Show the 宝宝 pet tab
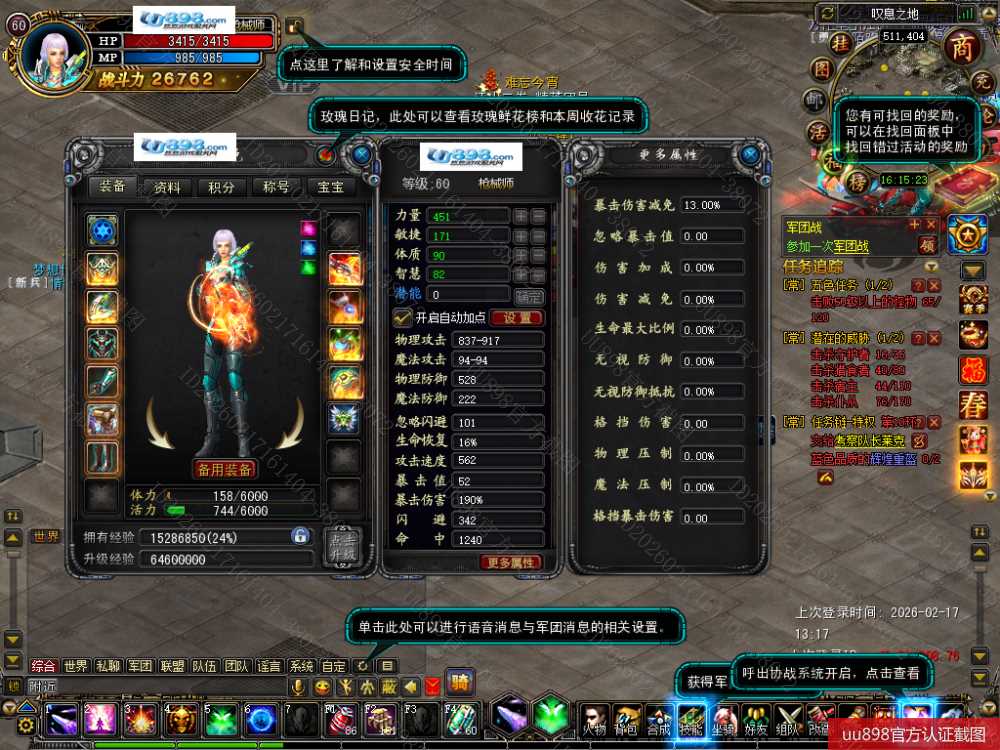 tap(331, 187)
